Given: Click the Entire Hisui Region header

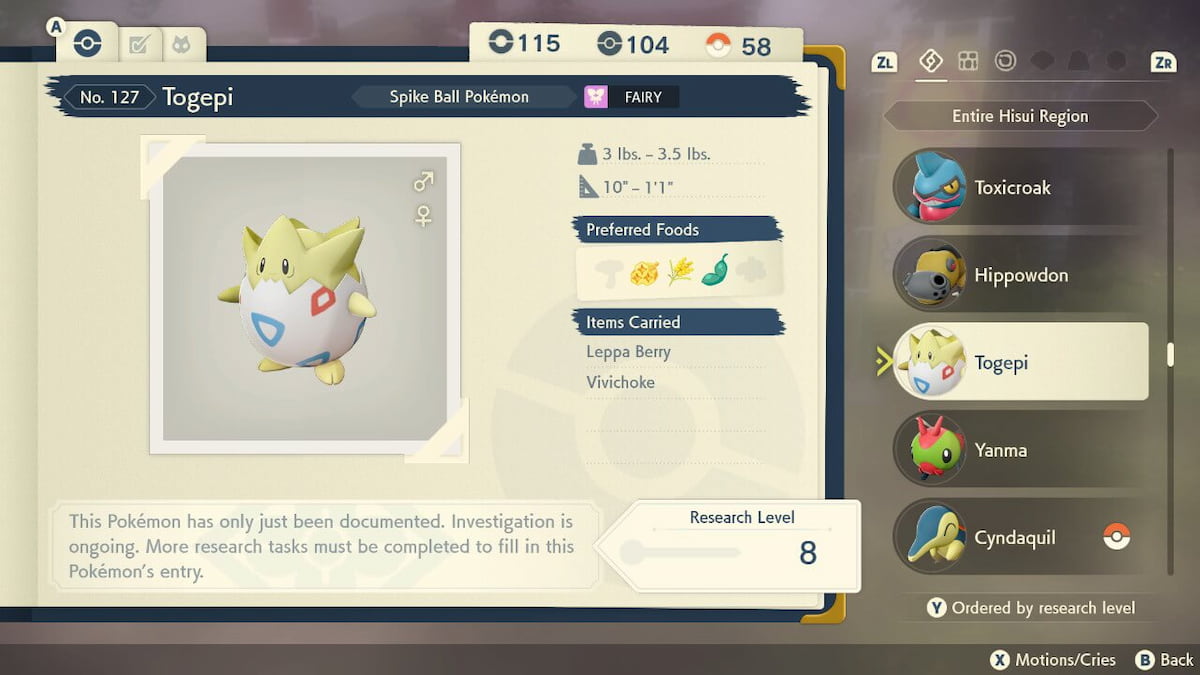Looking at the screenshot, I should 1020,116.
